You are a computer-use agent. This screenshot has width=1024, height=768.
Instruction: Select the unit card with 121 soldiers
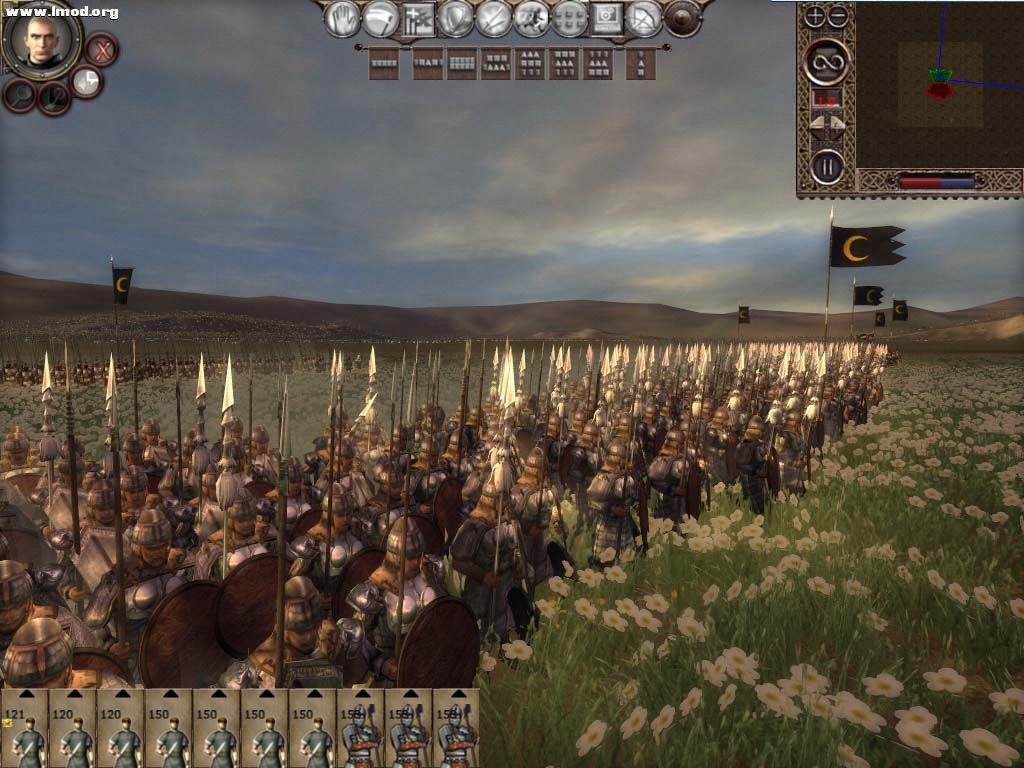[24, 727]
